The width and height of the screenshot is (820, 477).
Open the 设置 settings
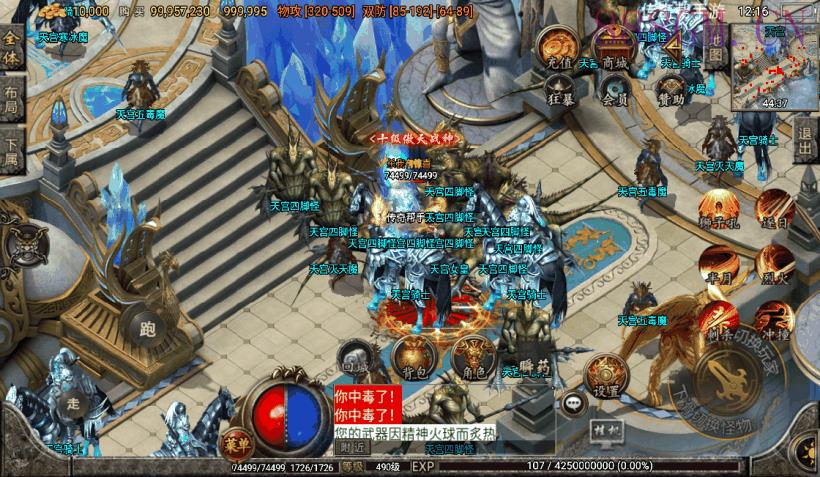click(x=605, y=374)
